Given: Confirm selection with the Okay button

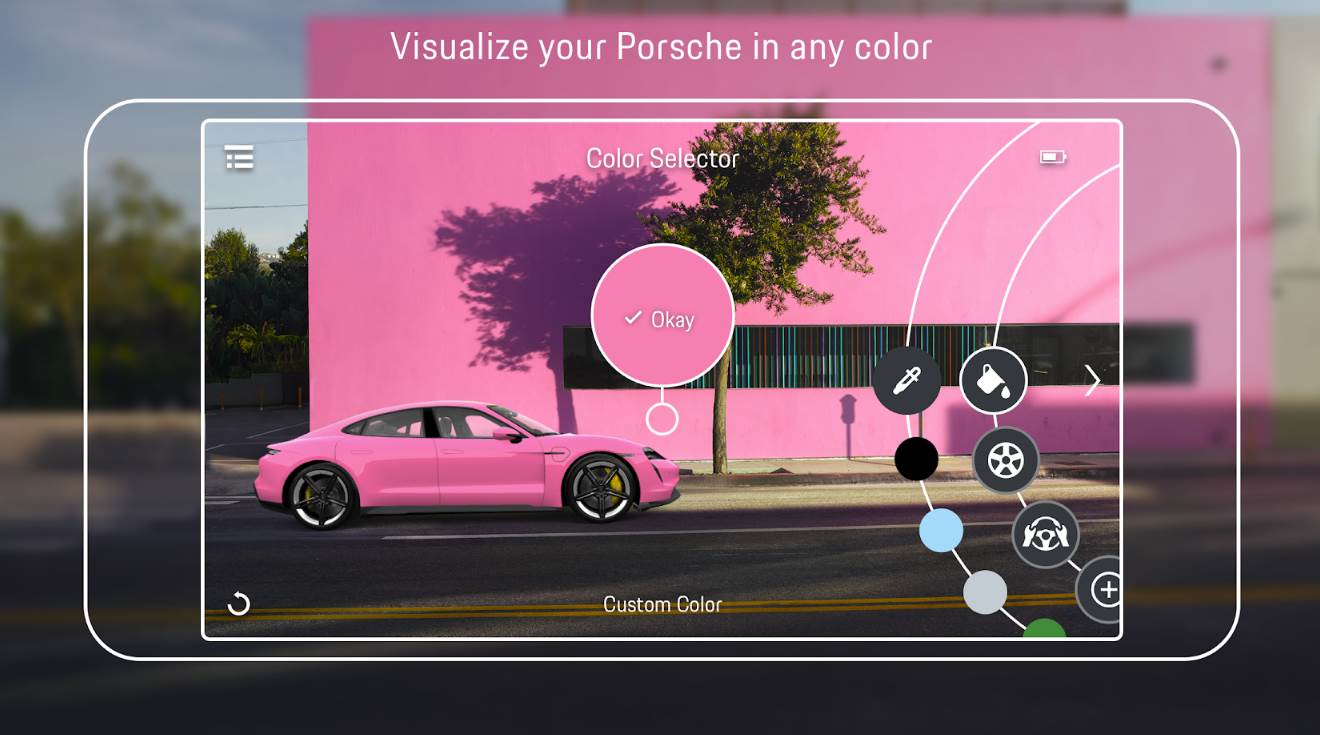Looking at the screenshot, I should (x=662, y=318).
